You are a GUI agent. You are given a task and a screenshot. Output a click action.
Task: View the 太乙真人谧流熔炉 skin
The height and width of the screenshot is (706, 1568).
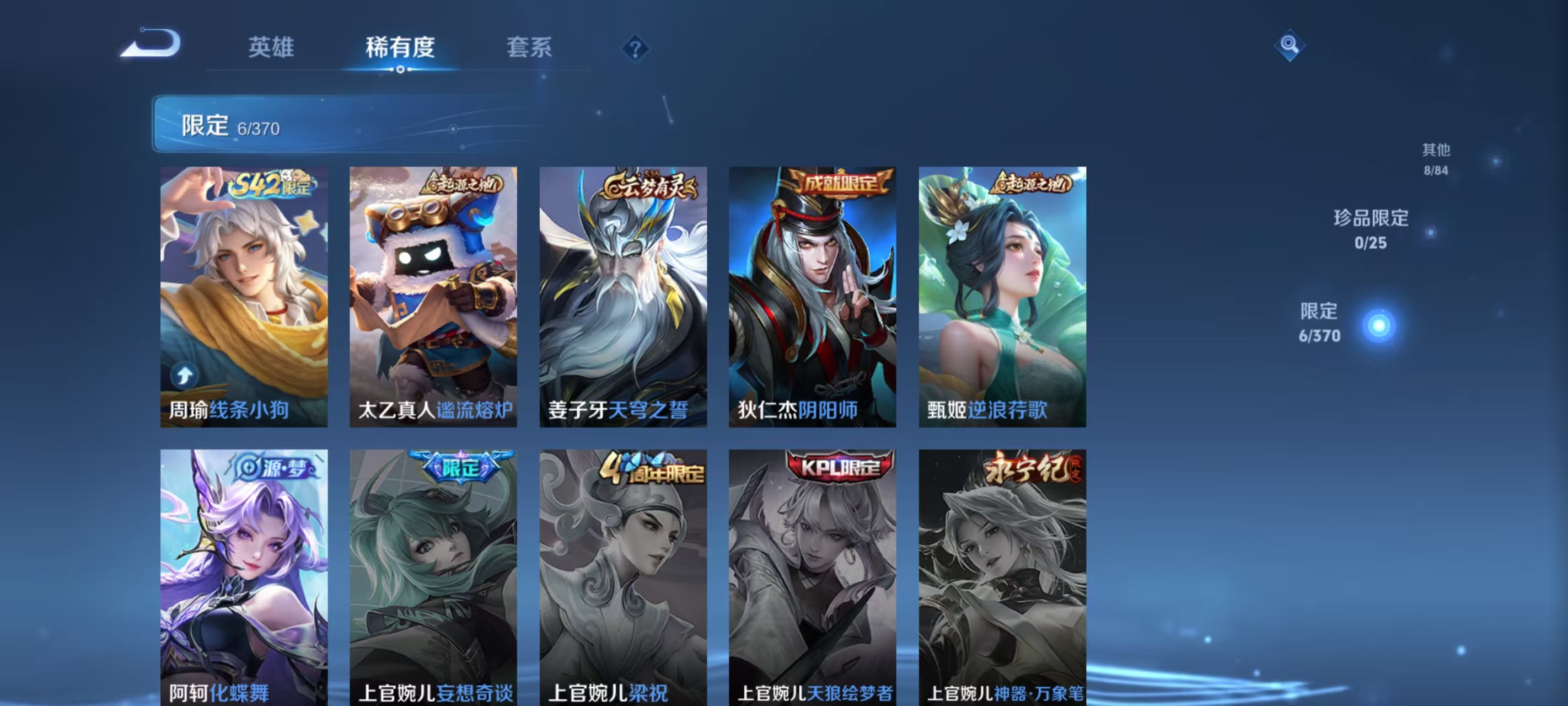tap(433, 298)
